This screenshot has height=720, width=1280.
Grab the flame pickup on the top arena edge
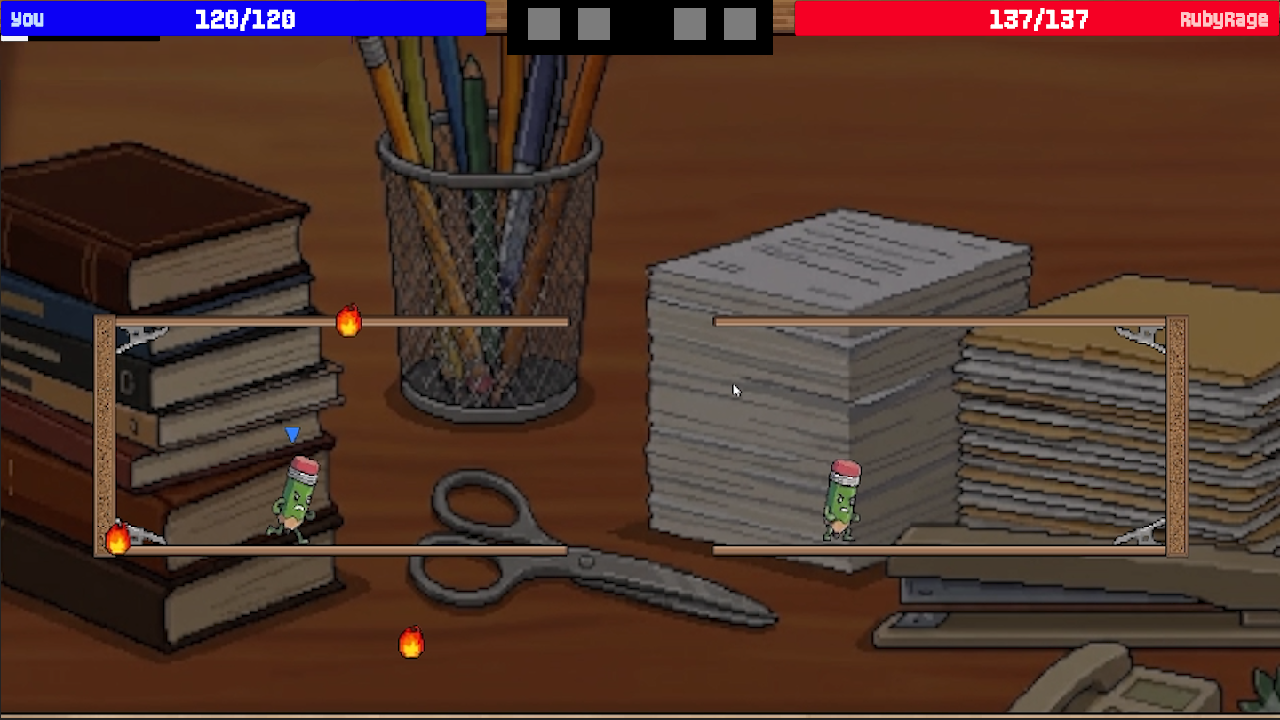[x=349, y=322]
